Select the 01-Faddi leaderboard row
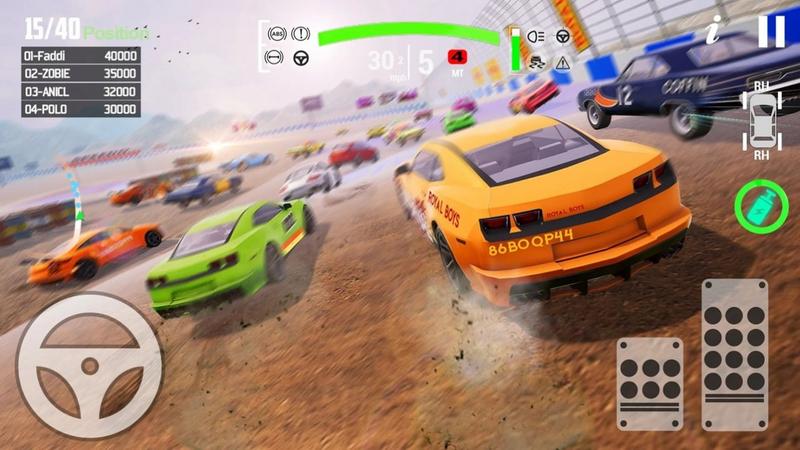 [x=82, y=56]
